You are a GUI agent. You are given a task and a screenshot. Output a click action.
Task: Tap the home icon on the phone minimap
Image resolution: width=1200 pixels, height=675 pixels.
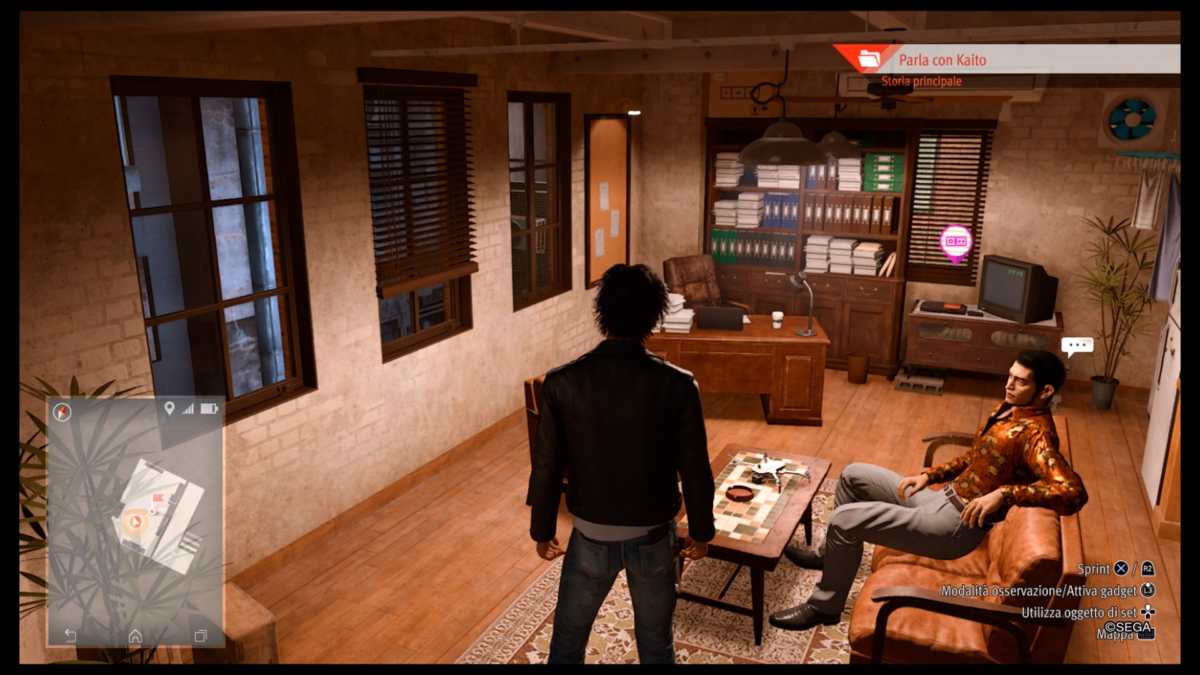point(135,635)
